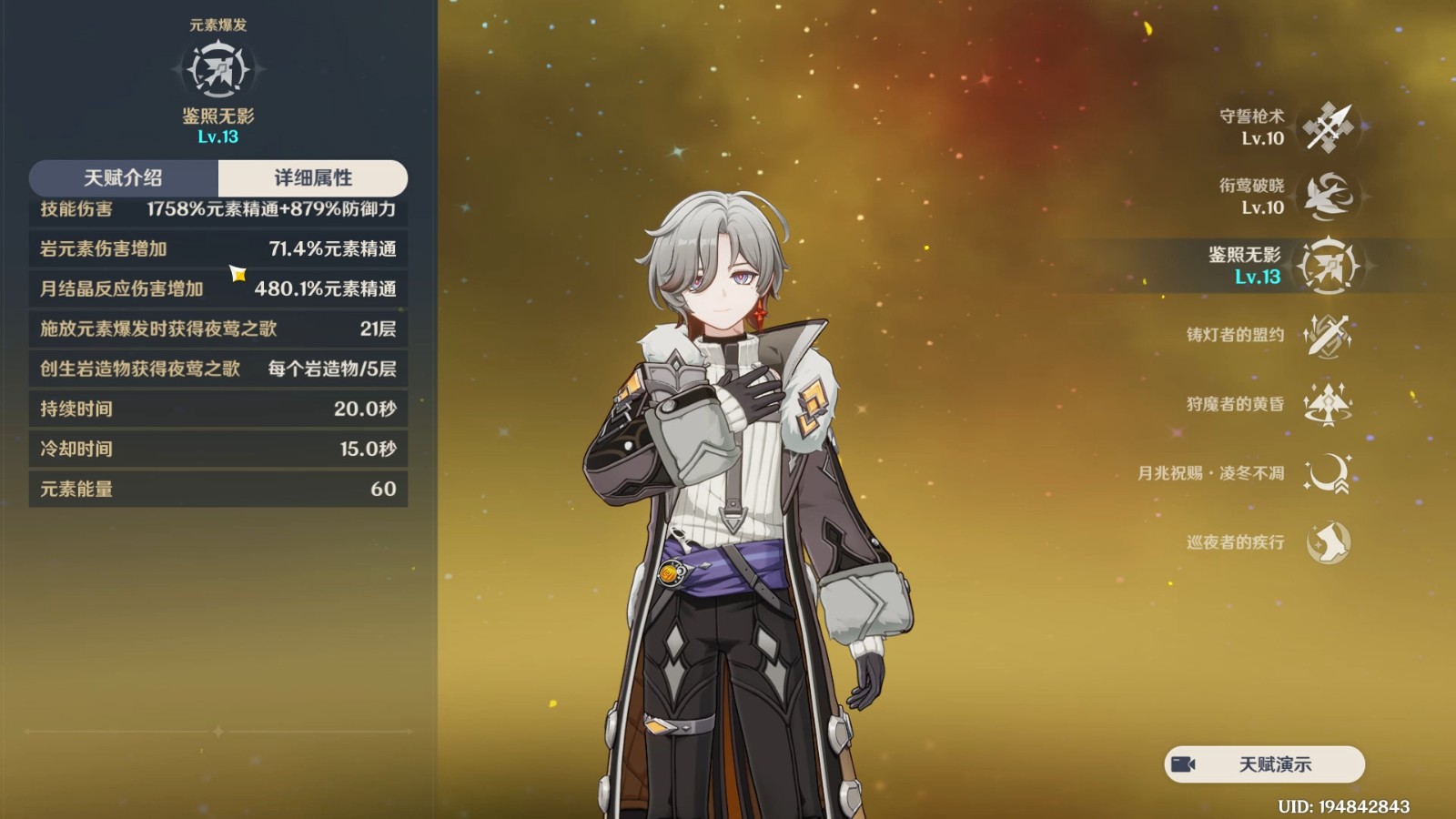Viewport: 1456px width, 819px height.
Task: Select the 衔鸢破晓 skill talent
Action: click(1328, 197)
